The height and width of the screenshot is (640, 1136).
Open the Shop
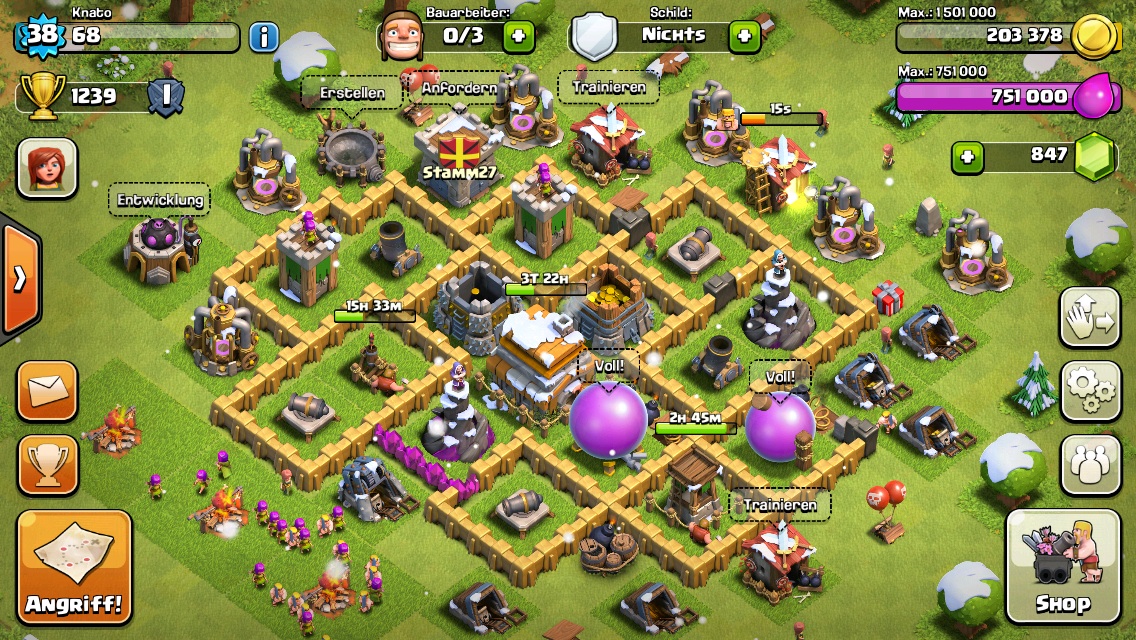[1063, 566]
